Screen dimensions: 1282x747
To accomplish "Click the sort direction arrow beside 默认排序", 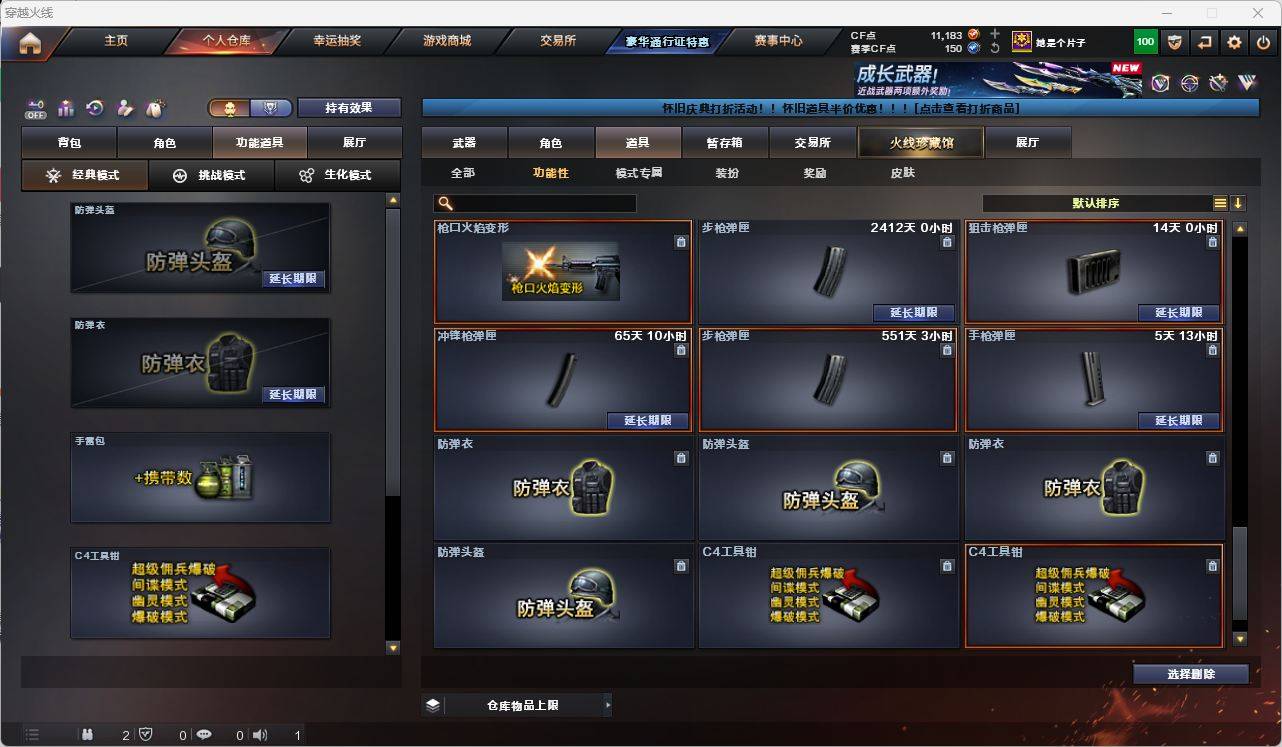I will (1239, 203).
